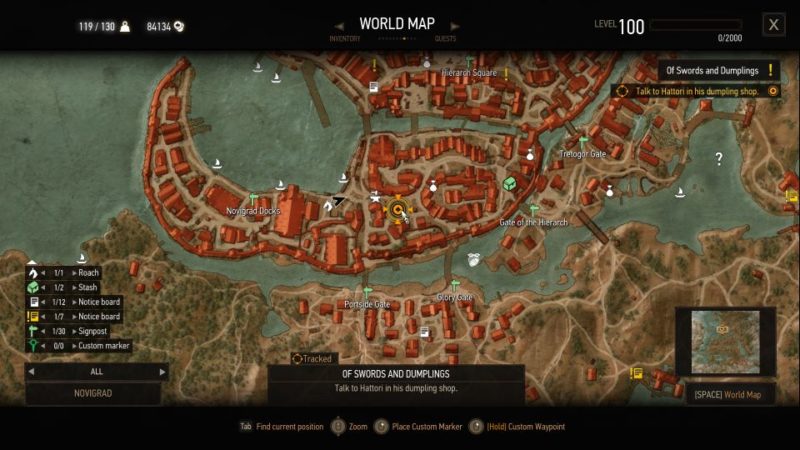Select the Custom marker legend entry

pos(104,346)
